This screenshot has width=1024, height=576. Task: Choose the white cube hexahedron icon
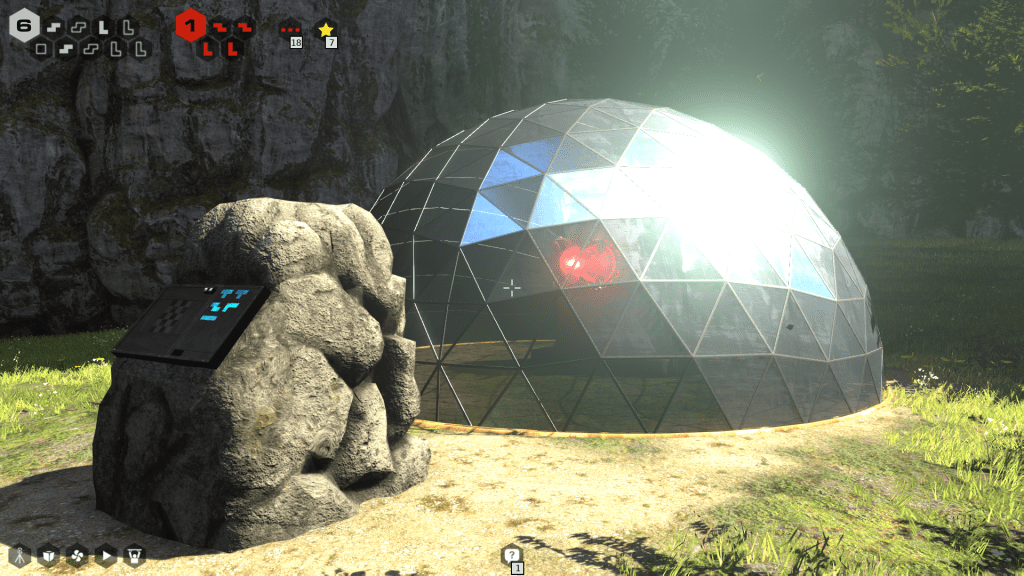[x=48, y=555]
